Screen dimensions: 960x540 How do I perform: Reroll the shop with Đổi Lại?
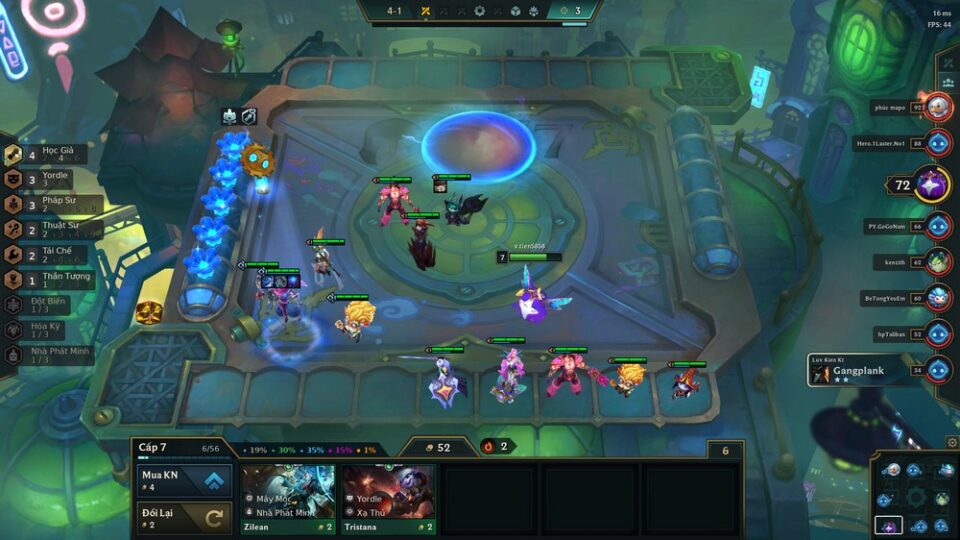184,517
